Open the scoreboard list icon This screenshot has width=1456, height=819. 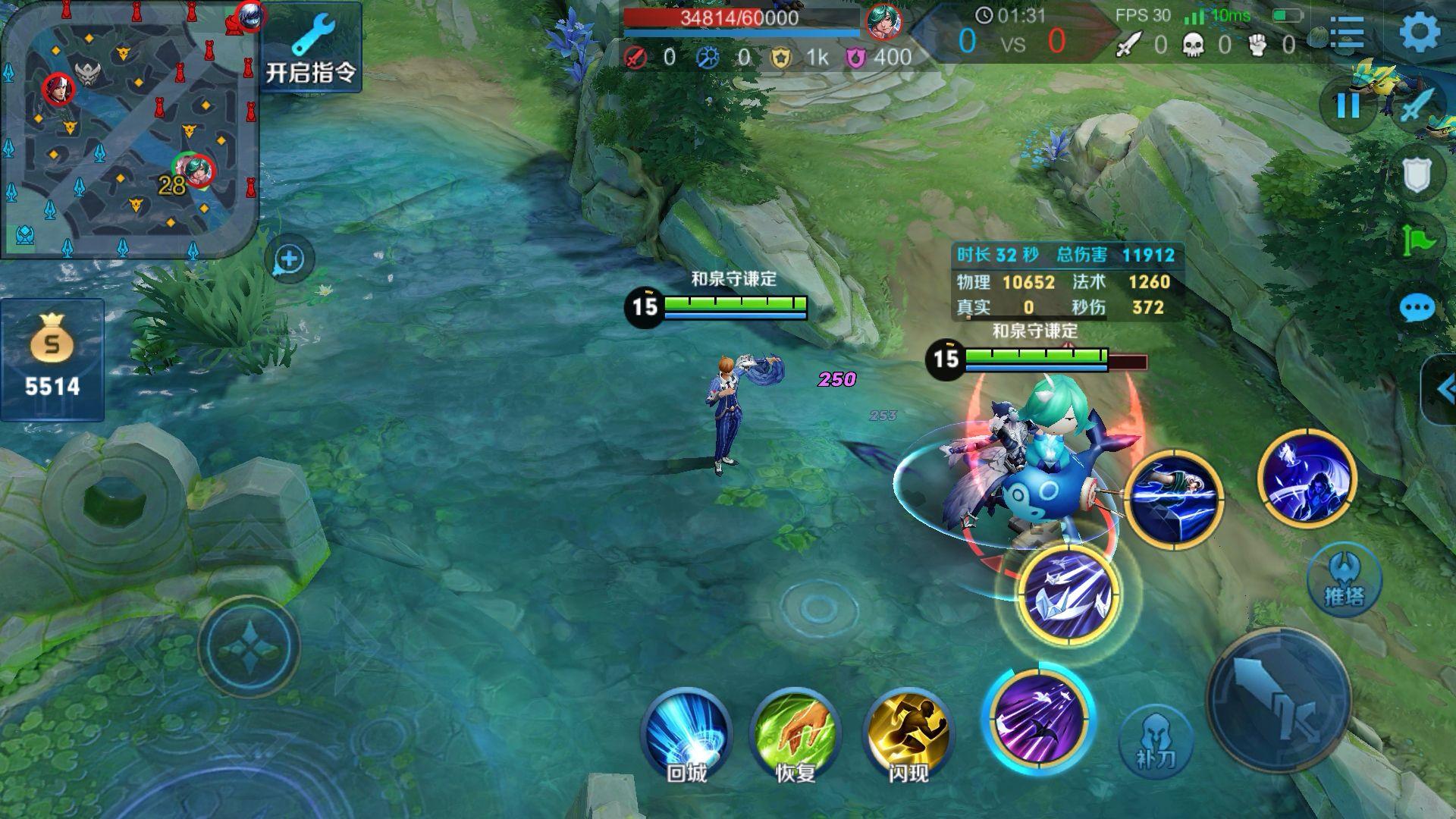[x=1347, y=33]
